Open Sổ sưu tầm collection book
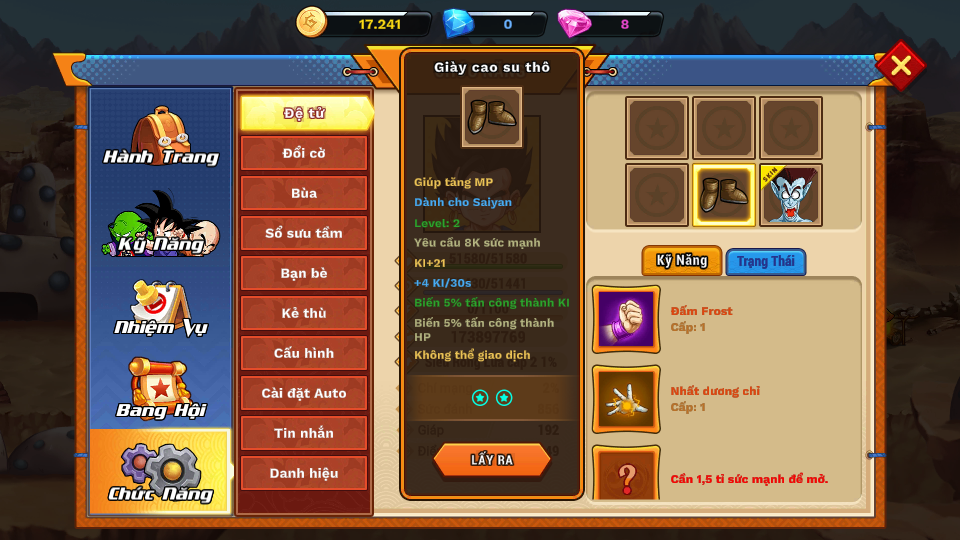This screenshot has height=540, width=960. pos(304,233)
